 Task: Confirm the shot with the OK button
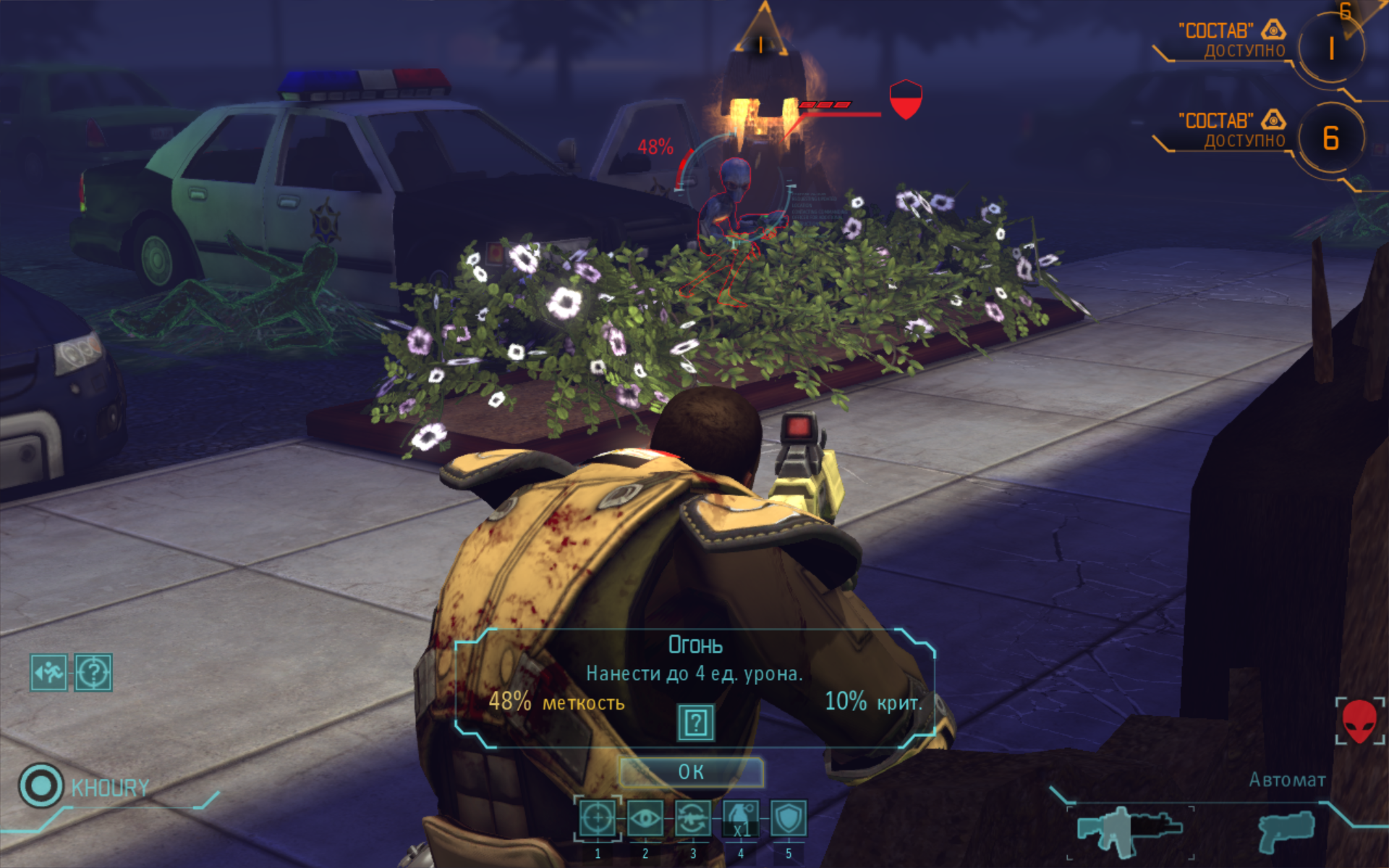tap(691, 772)
